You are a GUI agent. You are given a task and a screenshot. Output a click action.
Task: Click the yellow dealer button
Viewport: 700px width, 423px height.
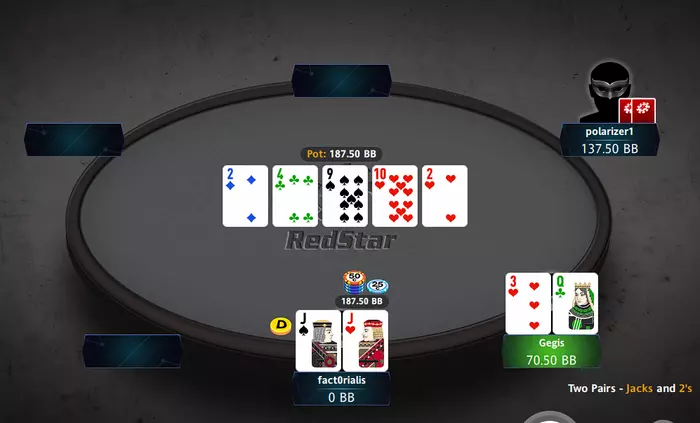[x=279, y=325]
